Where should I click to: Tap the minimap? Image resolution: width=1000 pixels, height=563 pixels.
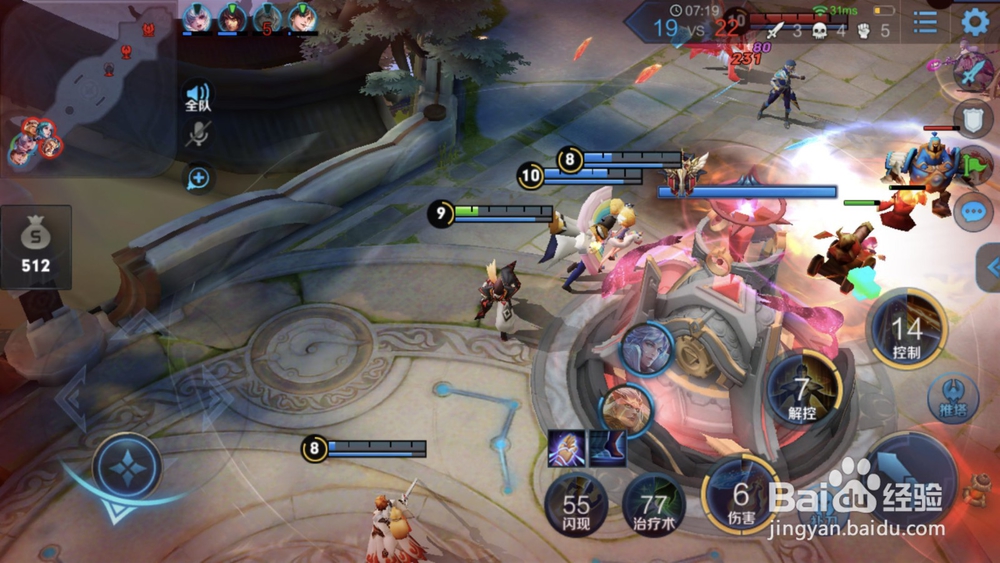[88, 90]
